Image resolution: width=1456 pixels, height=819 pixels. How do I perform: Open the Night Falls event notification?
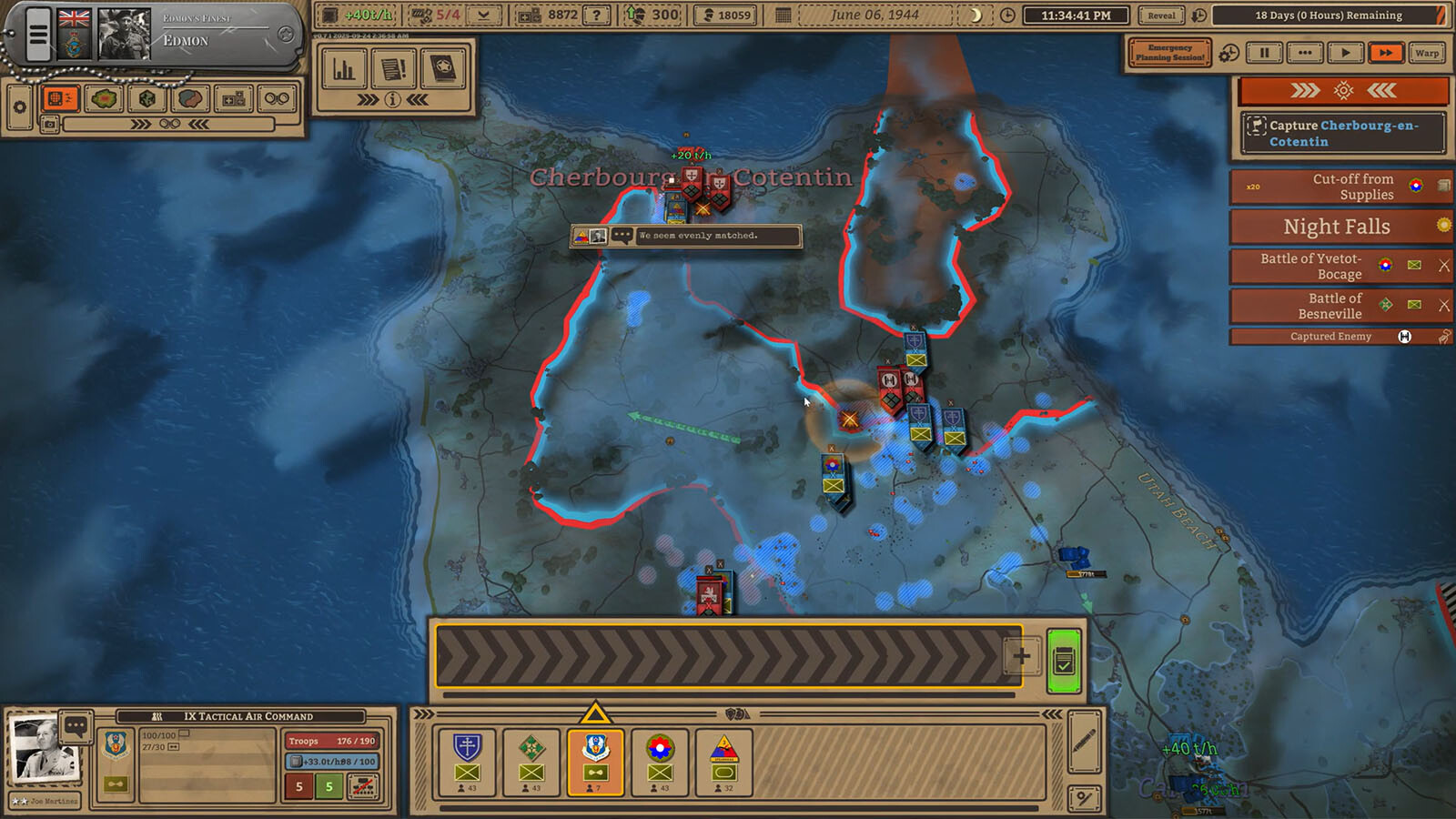(1336, 227)
